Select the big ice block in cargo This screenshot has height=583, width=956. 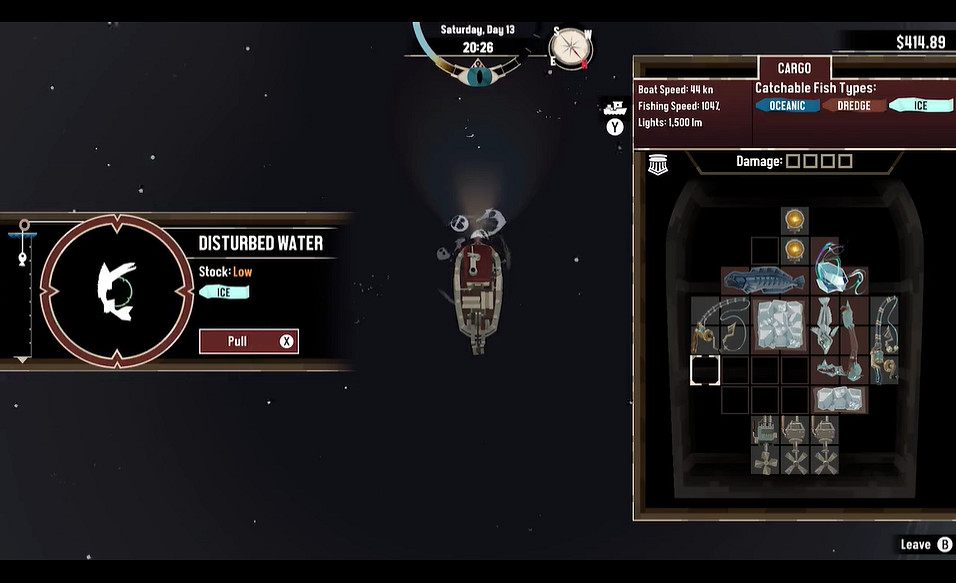[x=780, y=325]
